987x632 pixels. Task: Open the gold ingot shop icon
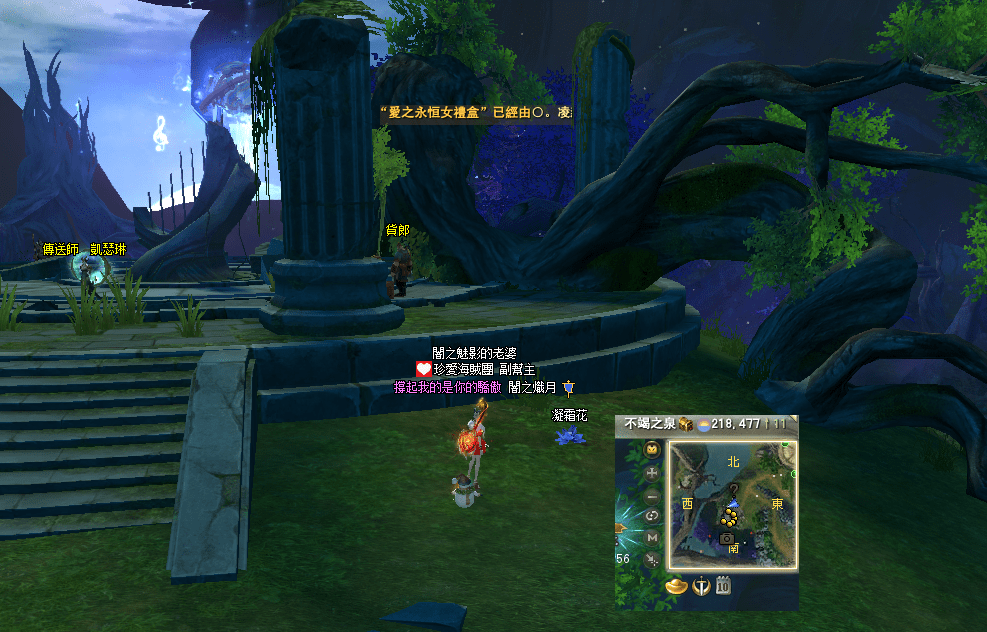[x=676, y=586]
